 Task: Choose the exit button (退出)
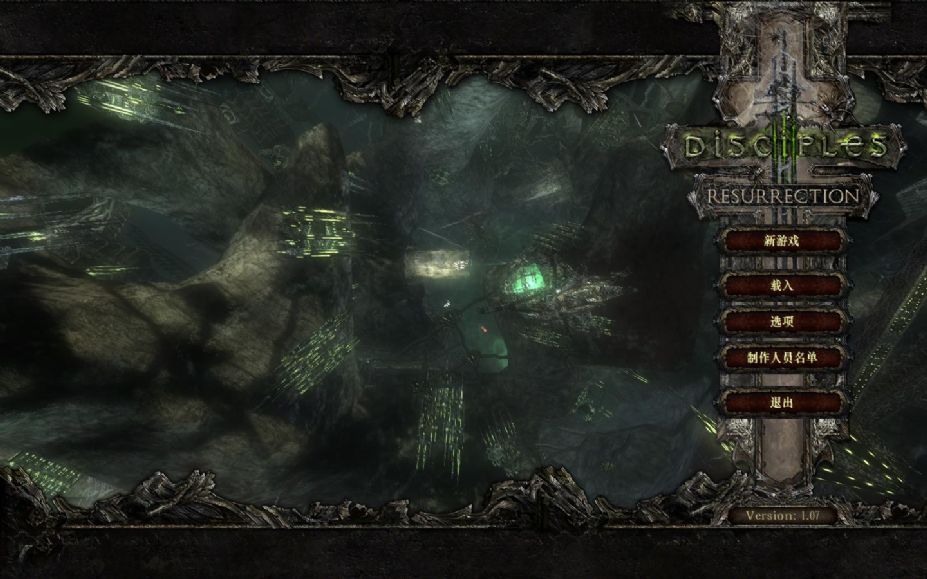[782, 402]
